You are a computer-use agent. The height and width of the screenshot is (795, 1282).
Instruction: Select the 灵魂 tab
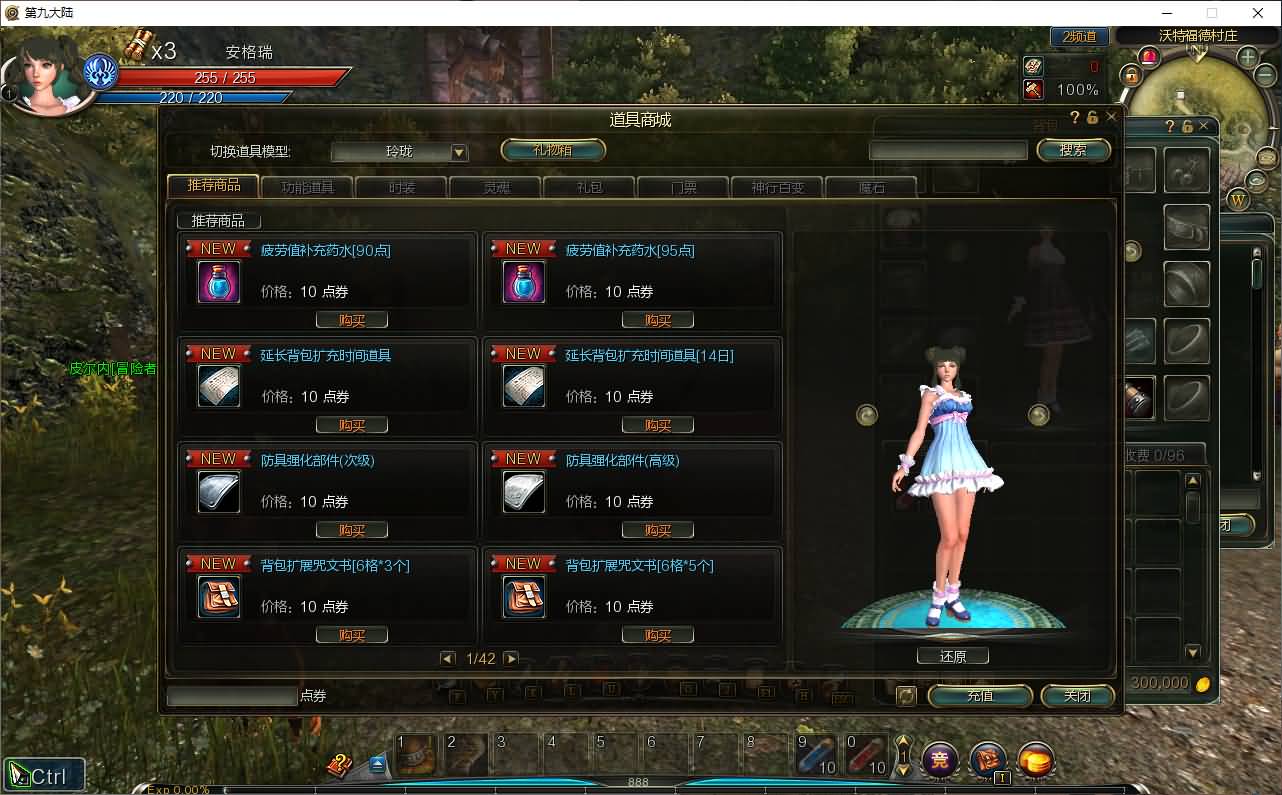pyautogui.click(x=496, y=187)
